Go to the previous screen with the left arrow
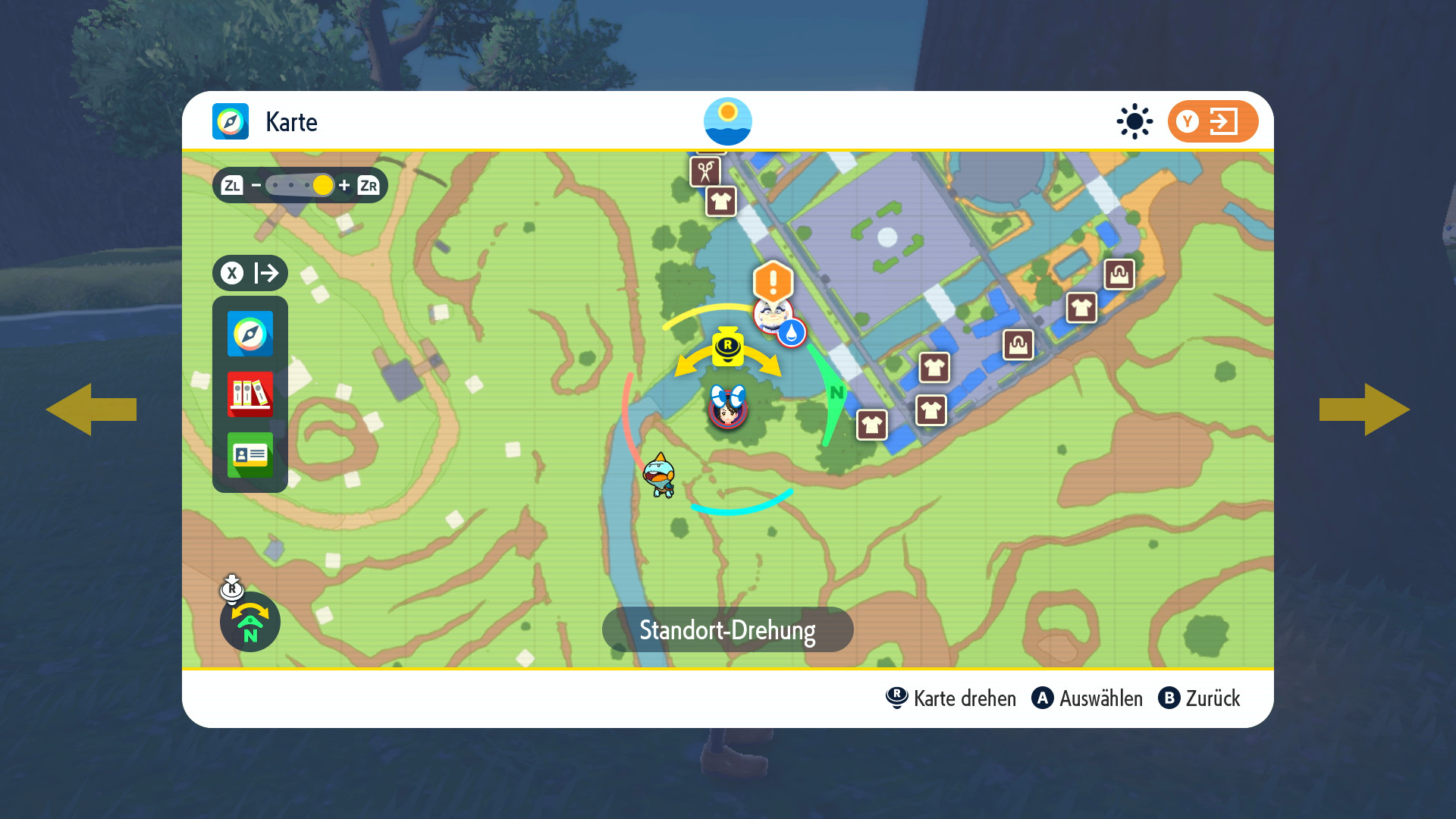 coord(91,409)
